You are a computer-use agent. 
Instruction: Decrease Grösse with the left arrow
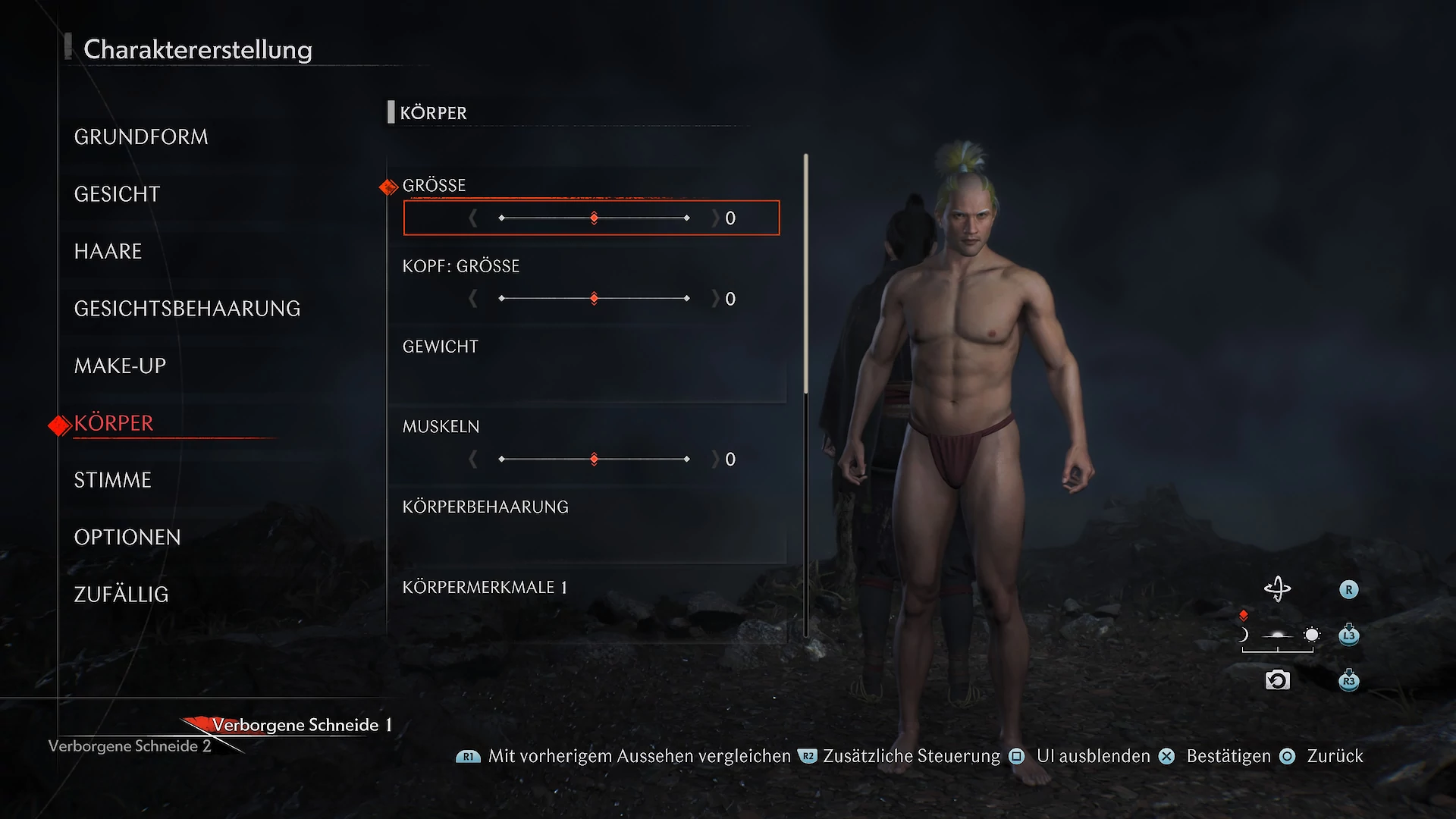pyautogui.click(x=473, y=218)
